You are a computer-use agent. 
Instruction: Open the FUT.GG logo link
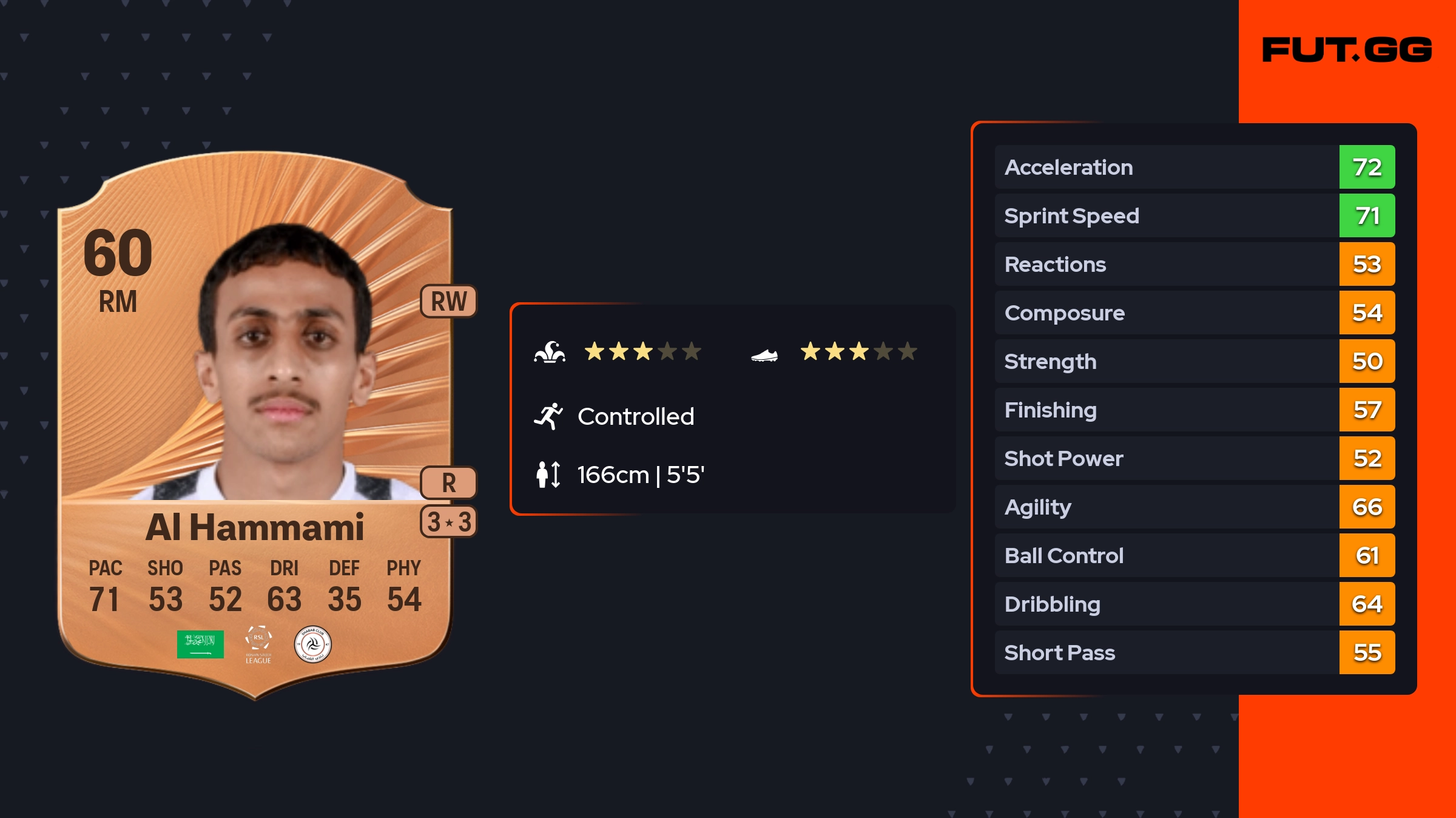[x=1347, y=50]
